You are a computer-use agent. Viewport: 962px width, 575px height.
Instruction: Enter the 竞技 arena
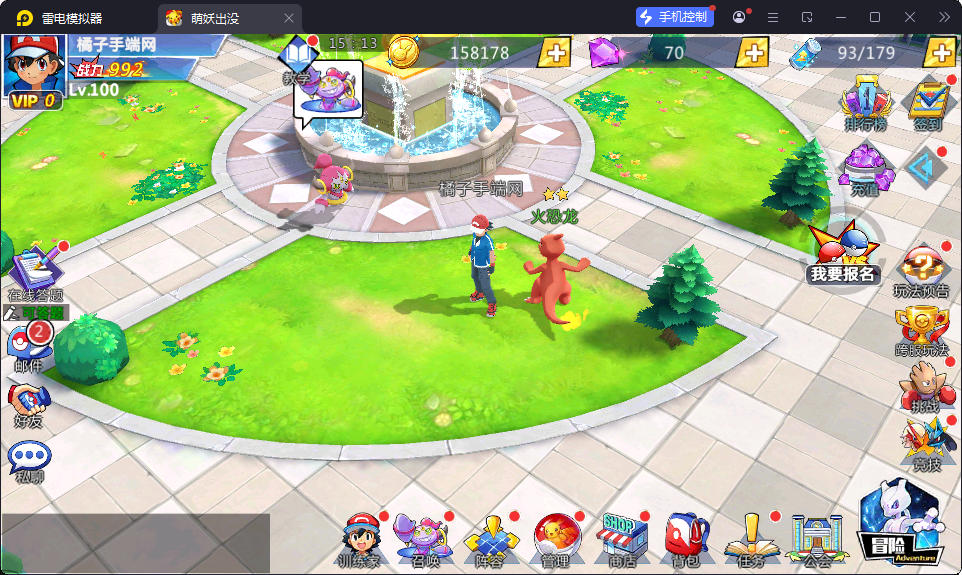pos(925,445)
